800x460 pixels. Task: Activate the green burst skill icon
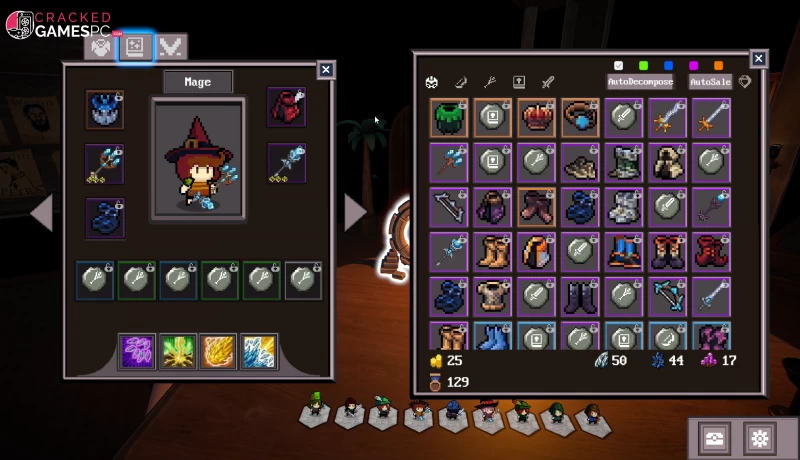click(x=178, y=352)
